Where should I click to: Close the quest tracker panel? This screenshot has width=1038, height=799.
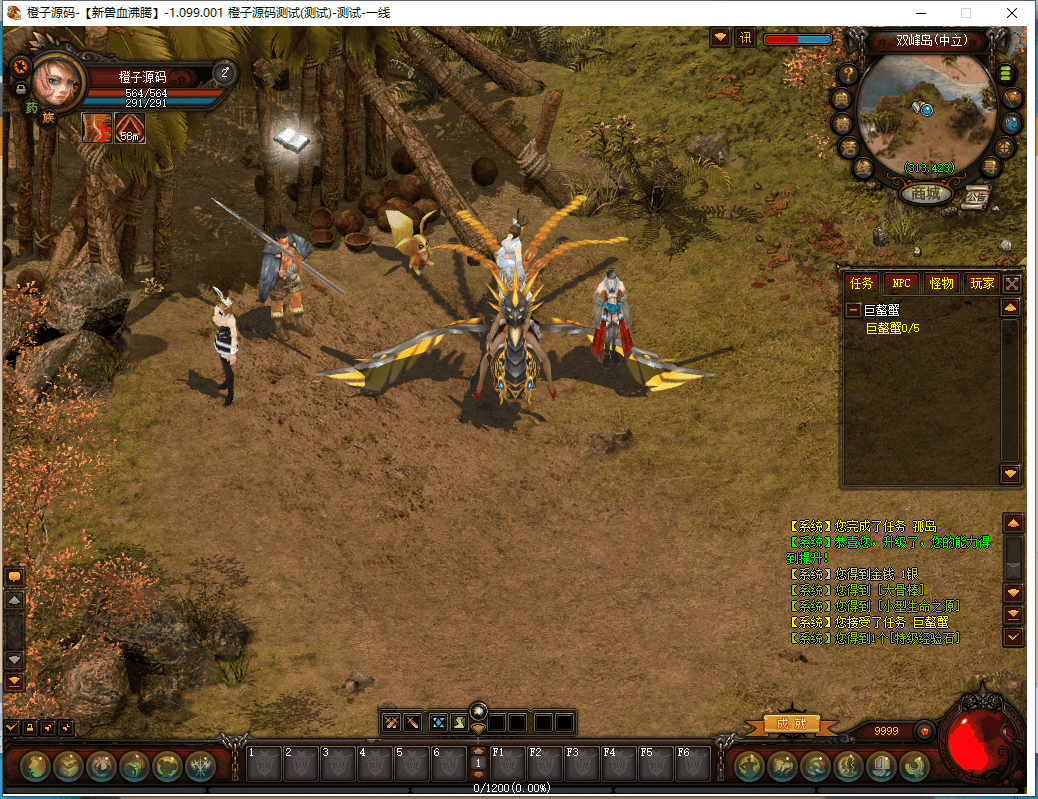click(1012, 283)
